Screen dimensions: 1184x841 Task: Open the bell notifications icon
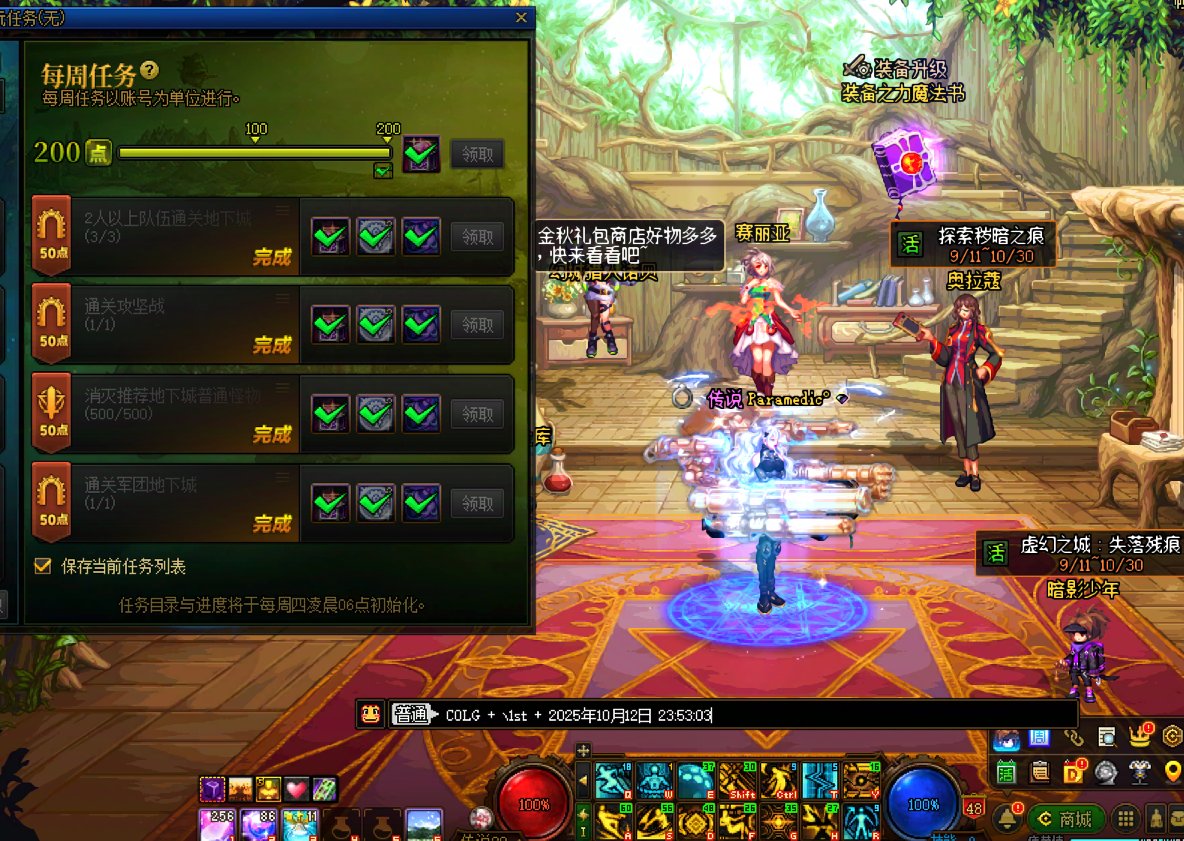point(1006,818)
